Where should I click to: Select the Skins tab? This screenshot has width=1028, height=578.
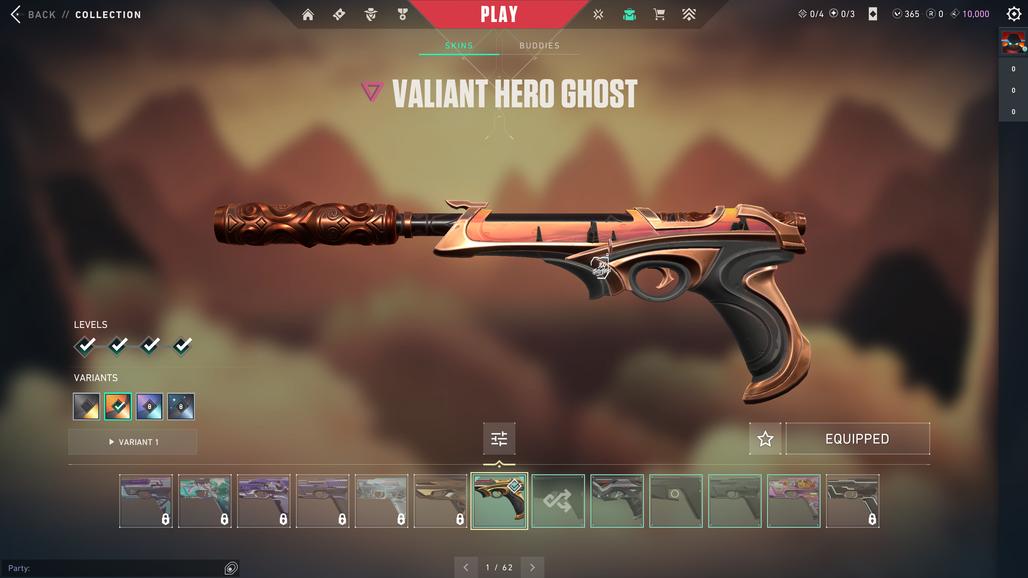point(459,46)
